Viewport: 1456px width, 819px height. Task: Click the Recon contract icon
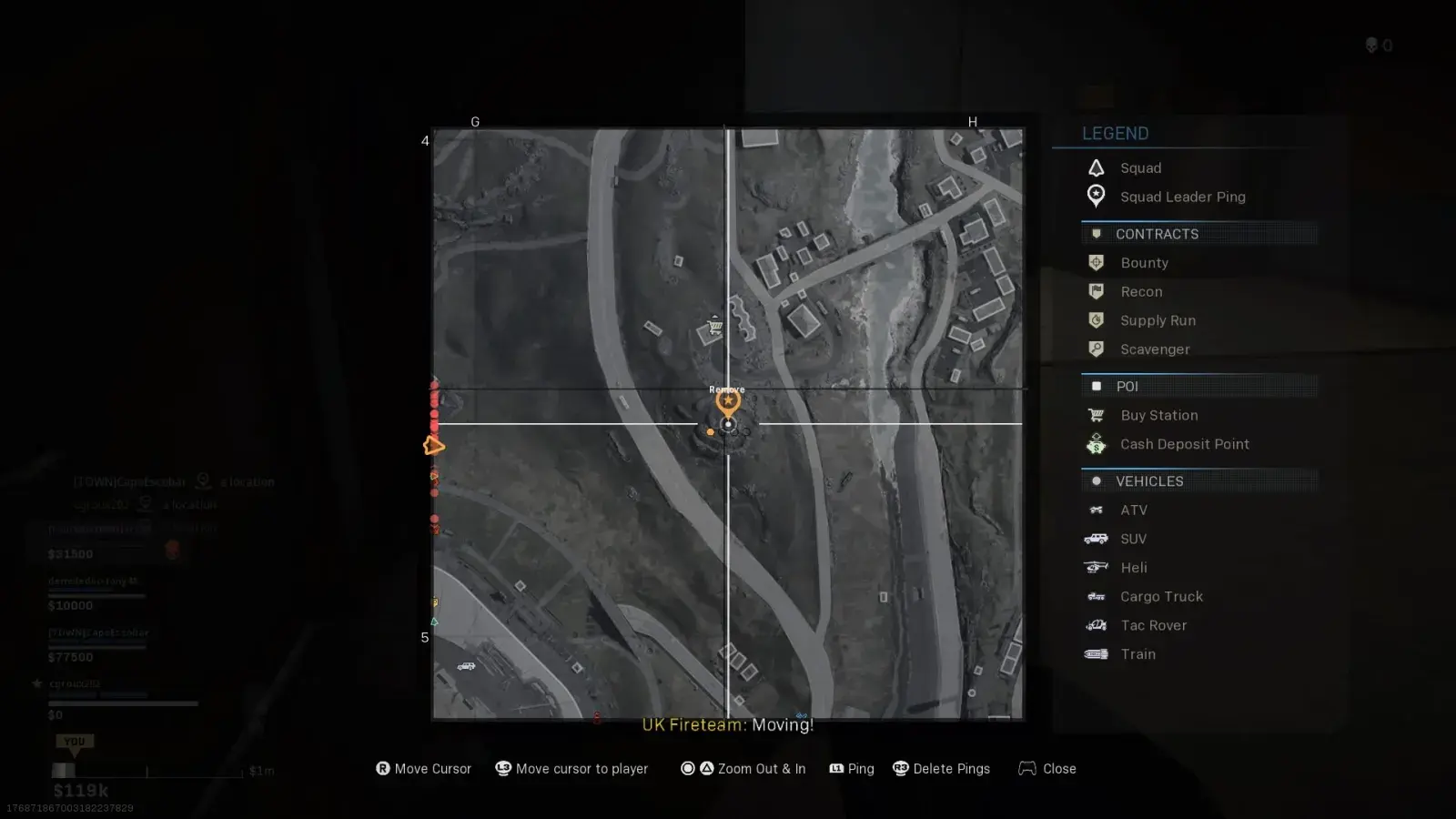point(1097,291)
